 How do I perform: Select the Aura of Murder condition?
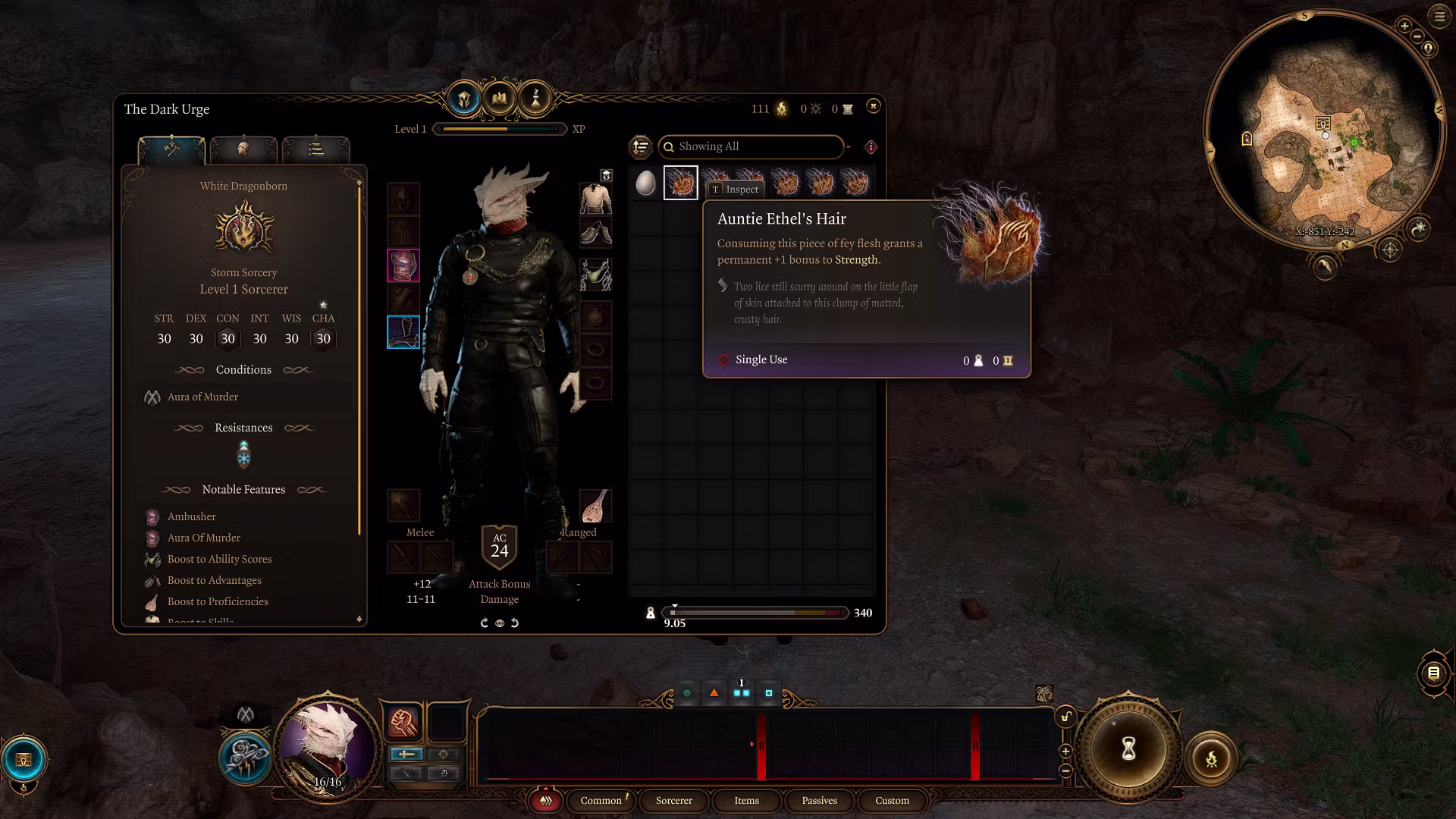click(202, 397)
